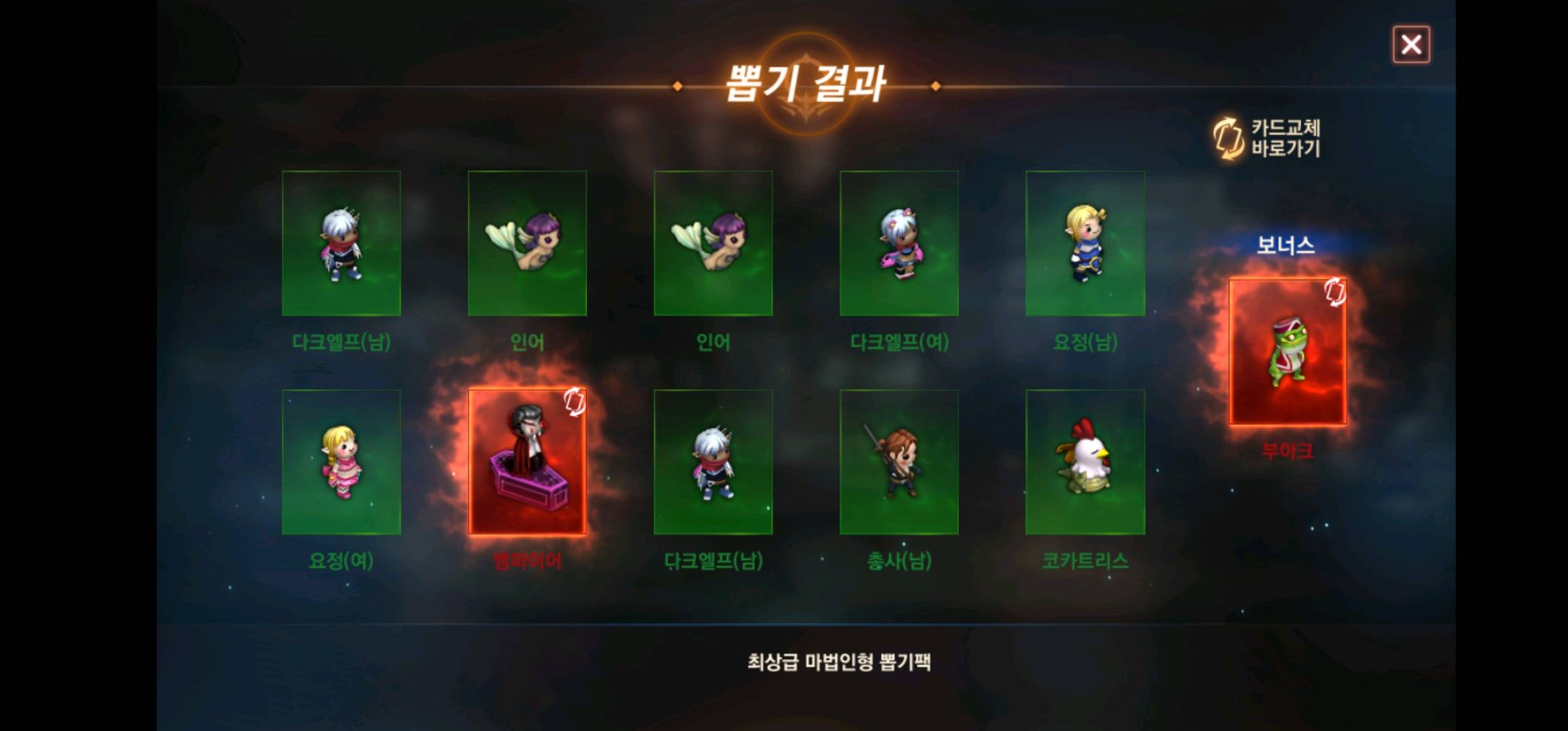Select the bottom-row Dark Elf (male) card

(714, 462)
